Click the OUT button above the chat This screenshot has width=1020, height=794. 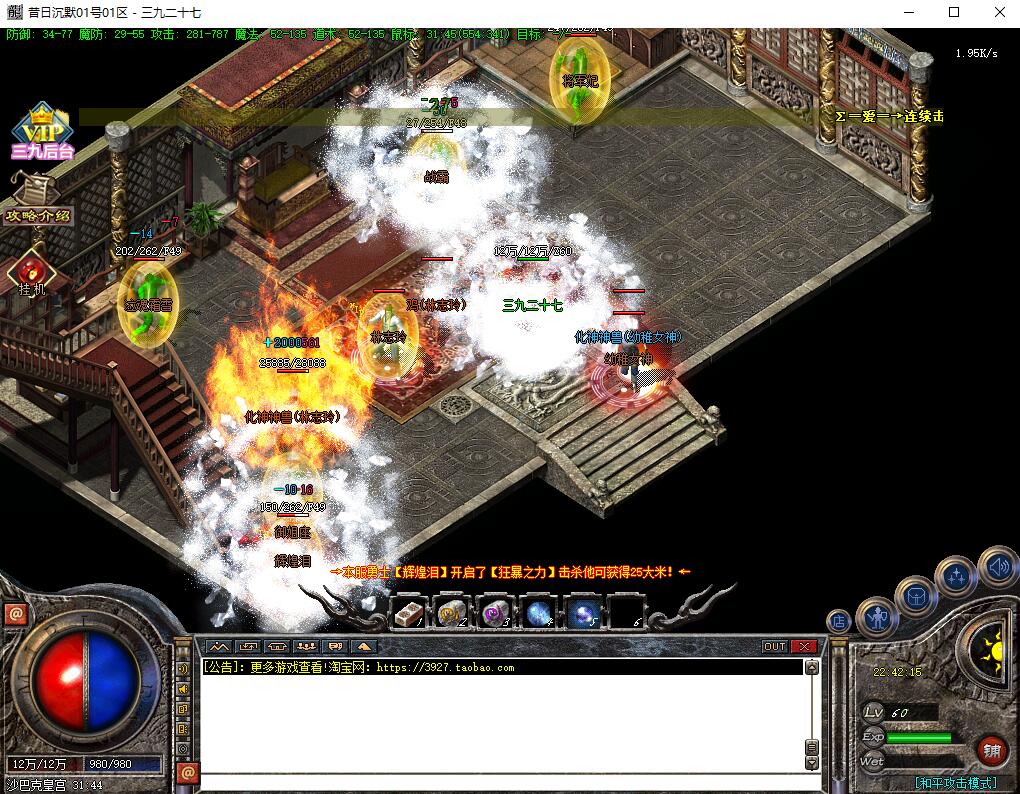(x=775, y=646)
